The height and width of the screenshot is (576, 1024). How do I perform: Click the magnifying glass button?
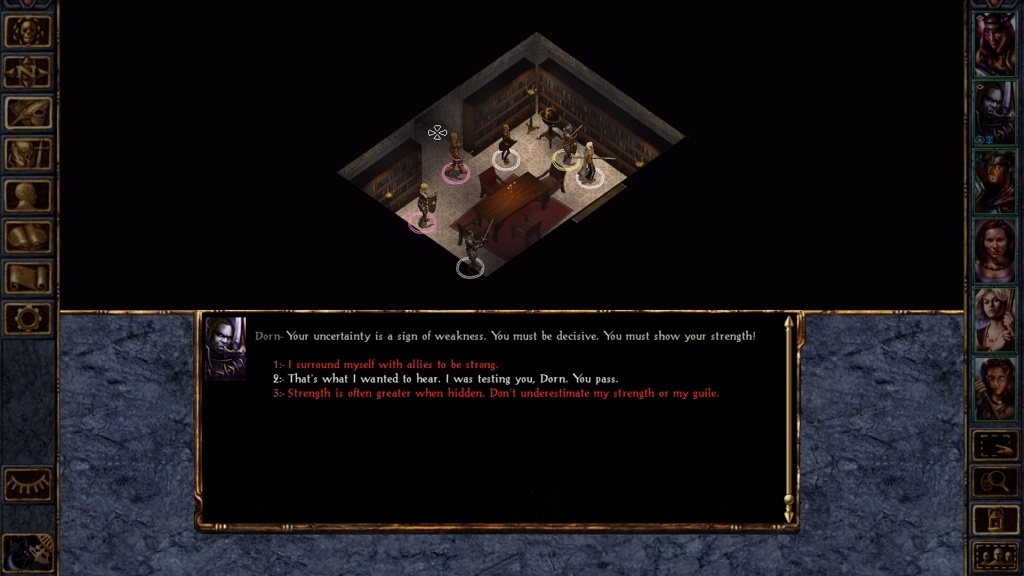995,481
